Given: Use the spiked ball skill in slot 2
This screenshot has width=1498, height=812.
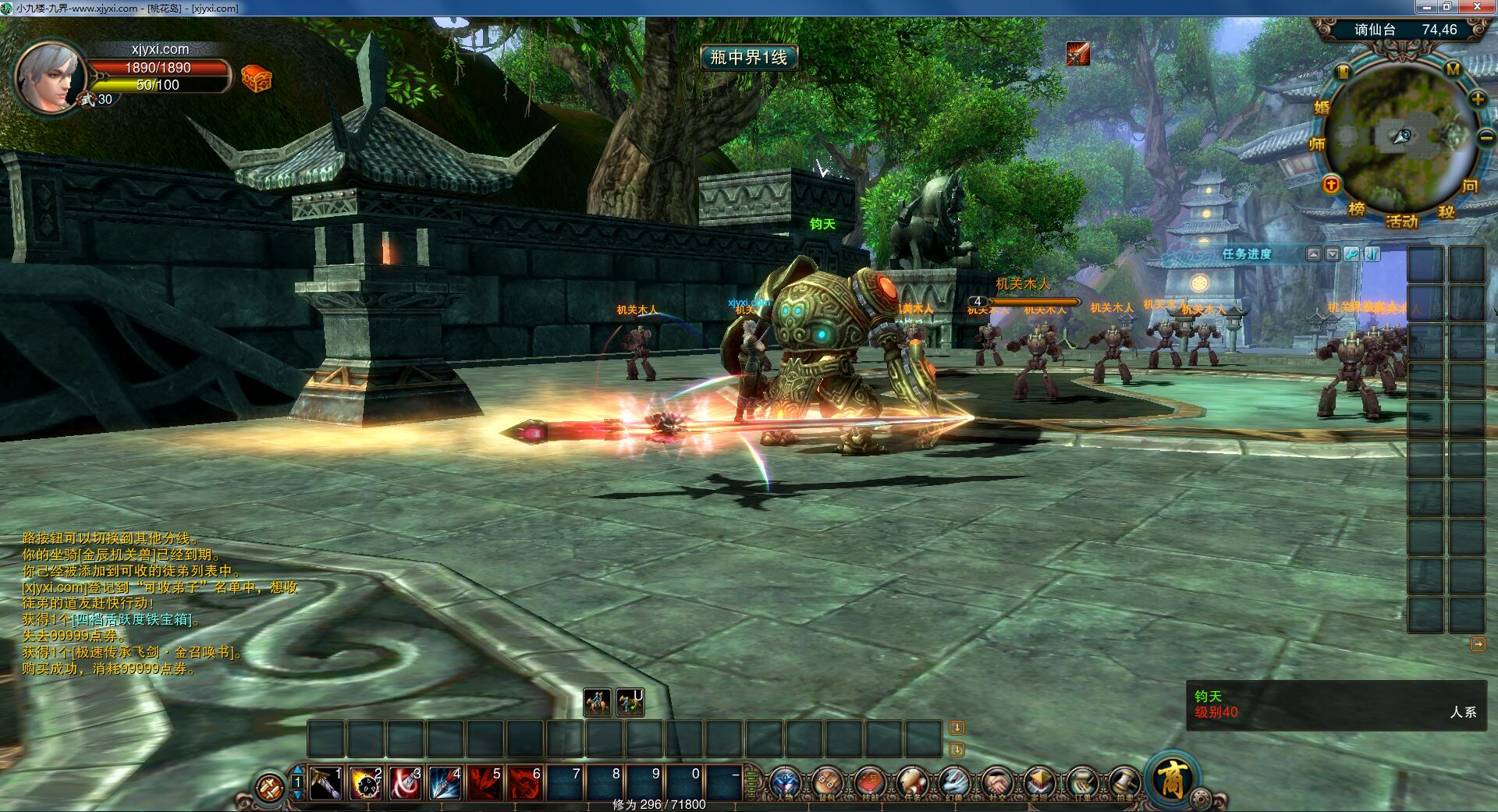Looking at the screenshot, I should [x=365, y=783].
